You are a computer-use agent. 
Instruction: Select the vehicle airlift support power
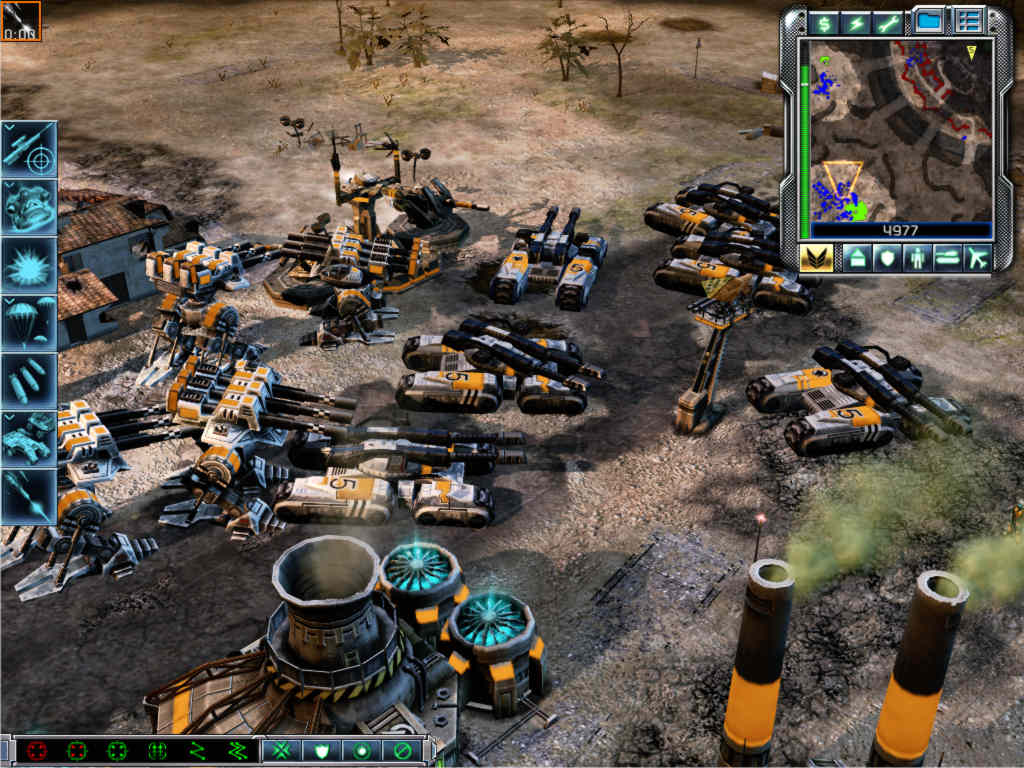[29, 437]
